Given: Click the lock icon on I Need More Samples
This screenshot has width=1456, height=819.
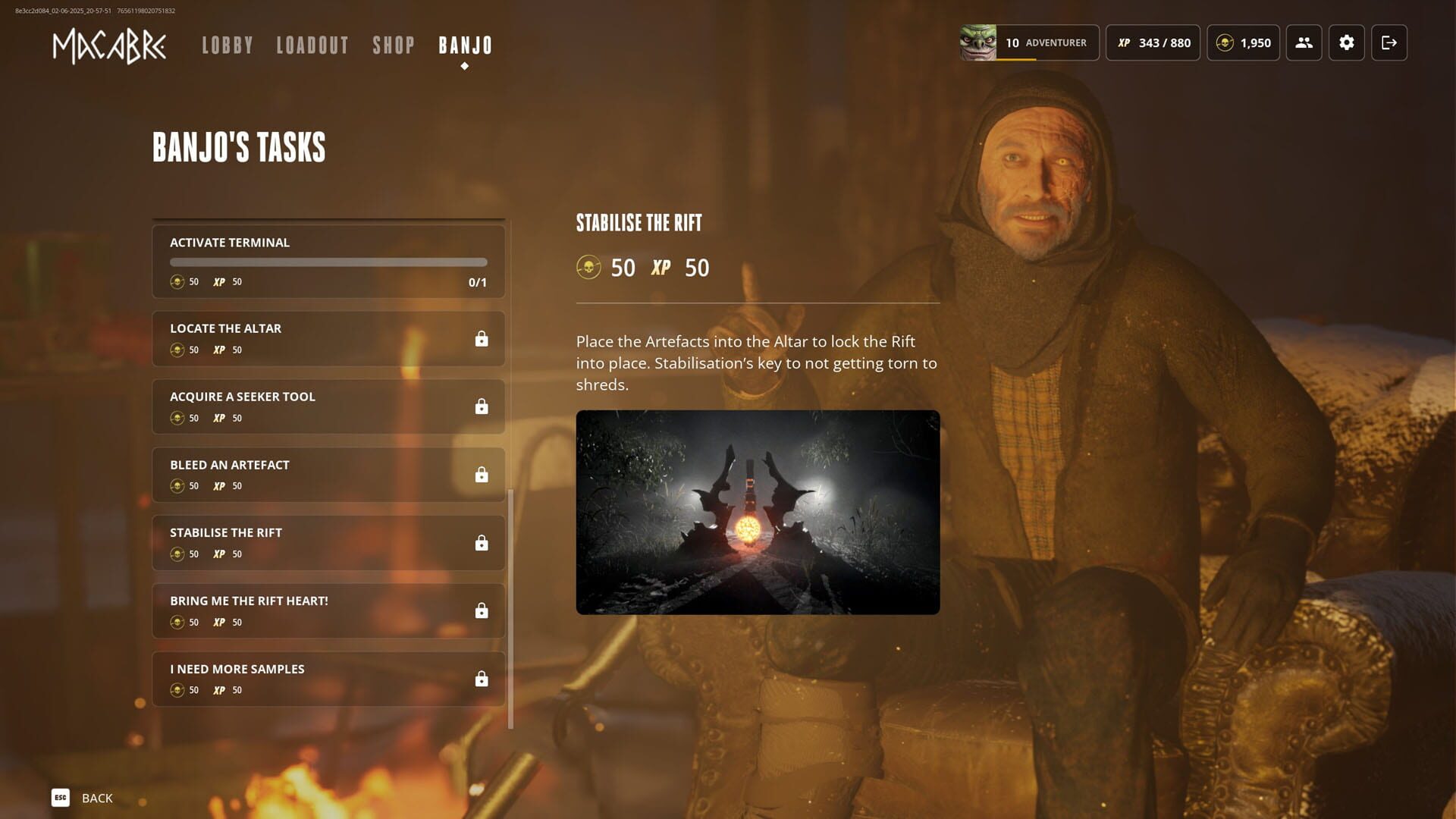Looking at the screenshot, I should coord(482,678).
